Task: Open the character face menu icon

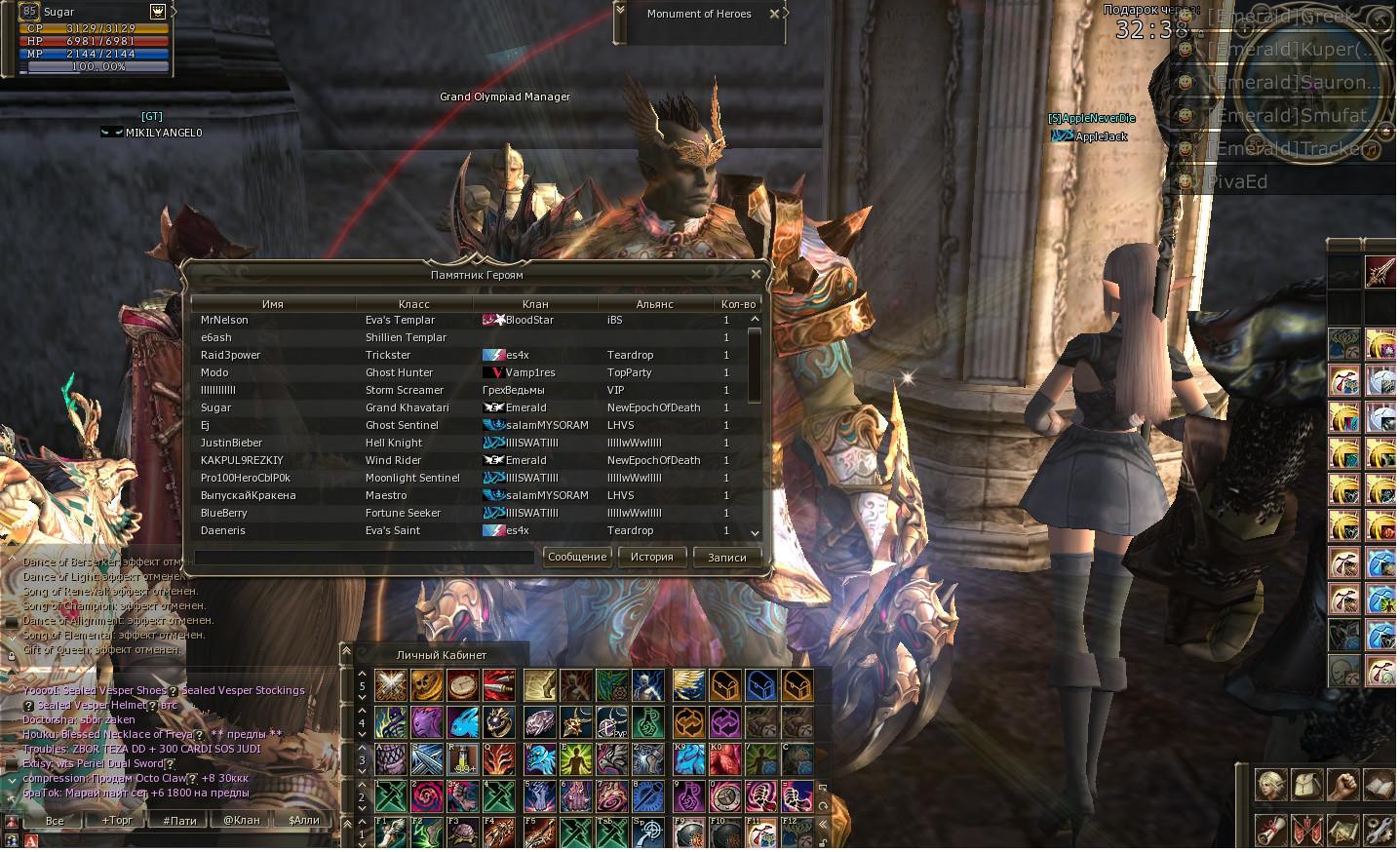Action: [x=1270, y=785]
